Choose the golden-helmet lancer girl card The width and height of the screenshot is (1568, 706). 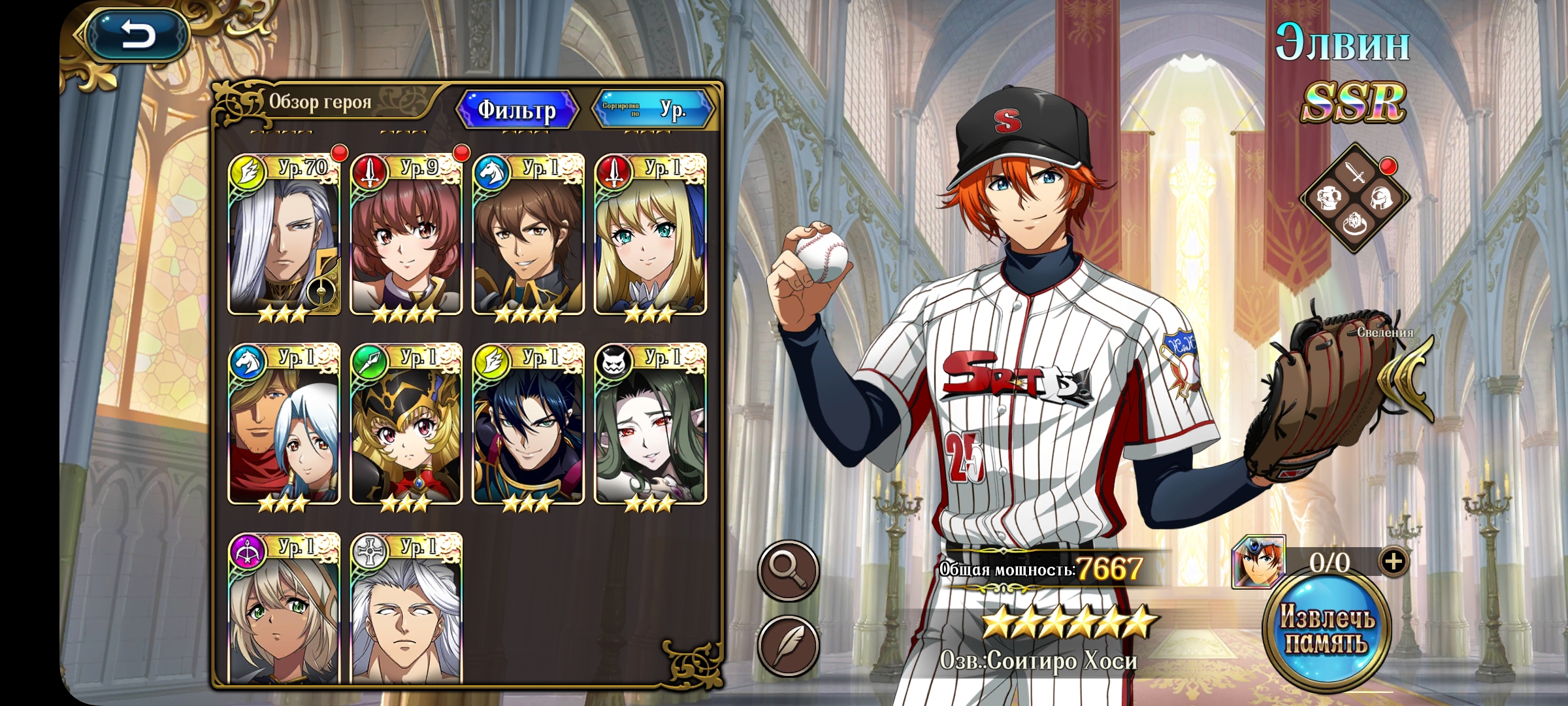[x=406, y=425]
